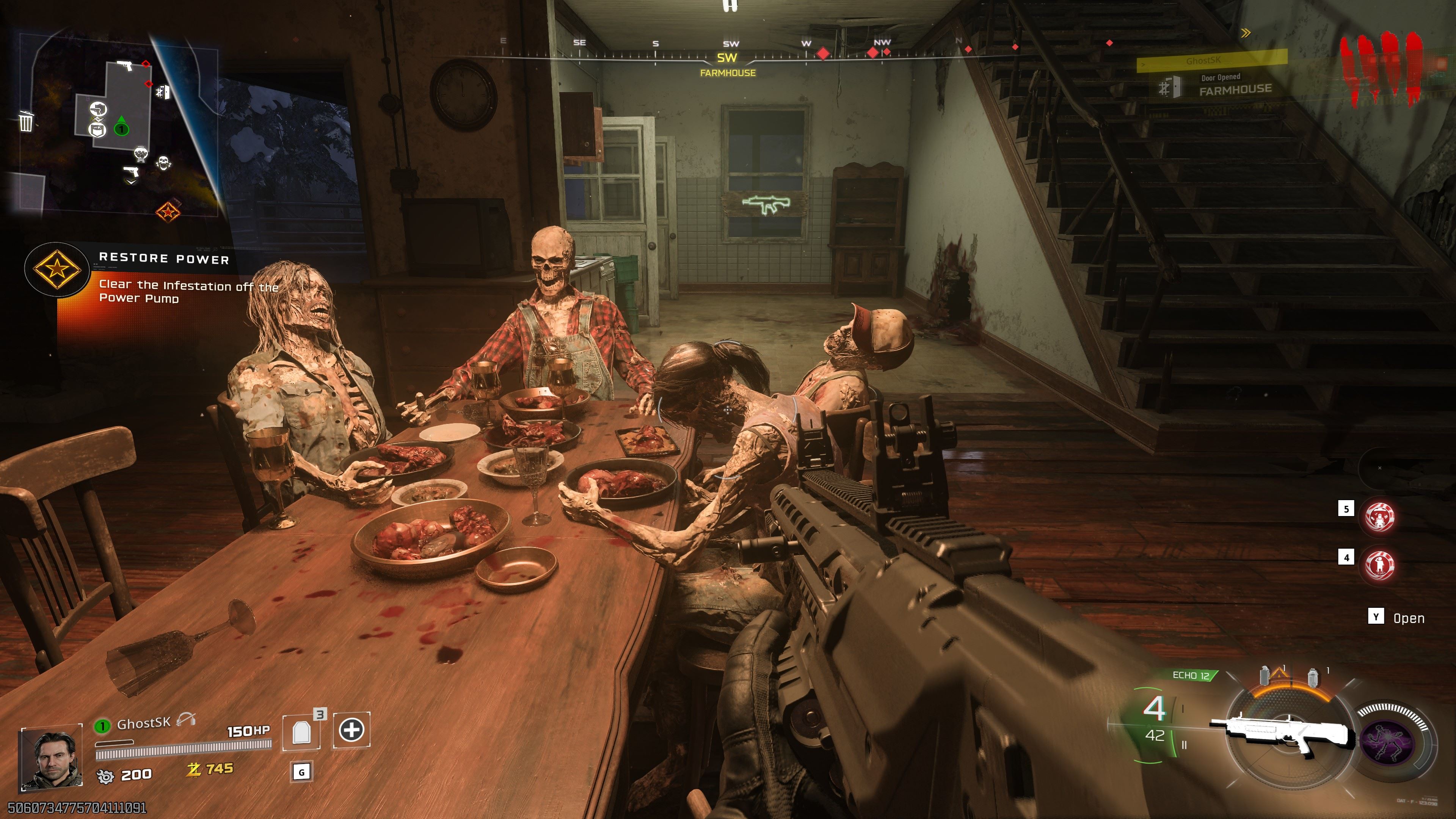Screen dimensions: 1456x819
Task: Activate the circled plus icon slot
Action: (x=351, y=730)
